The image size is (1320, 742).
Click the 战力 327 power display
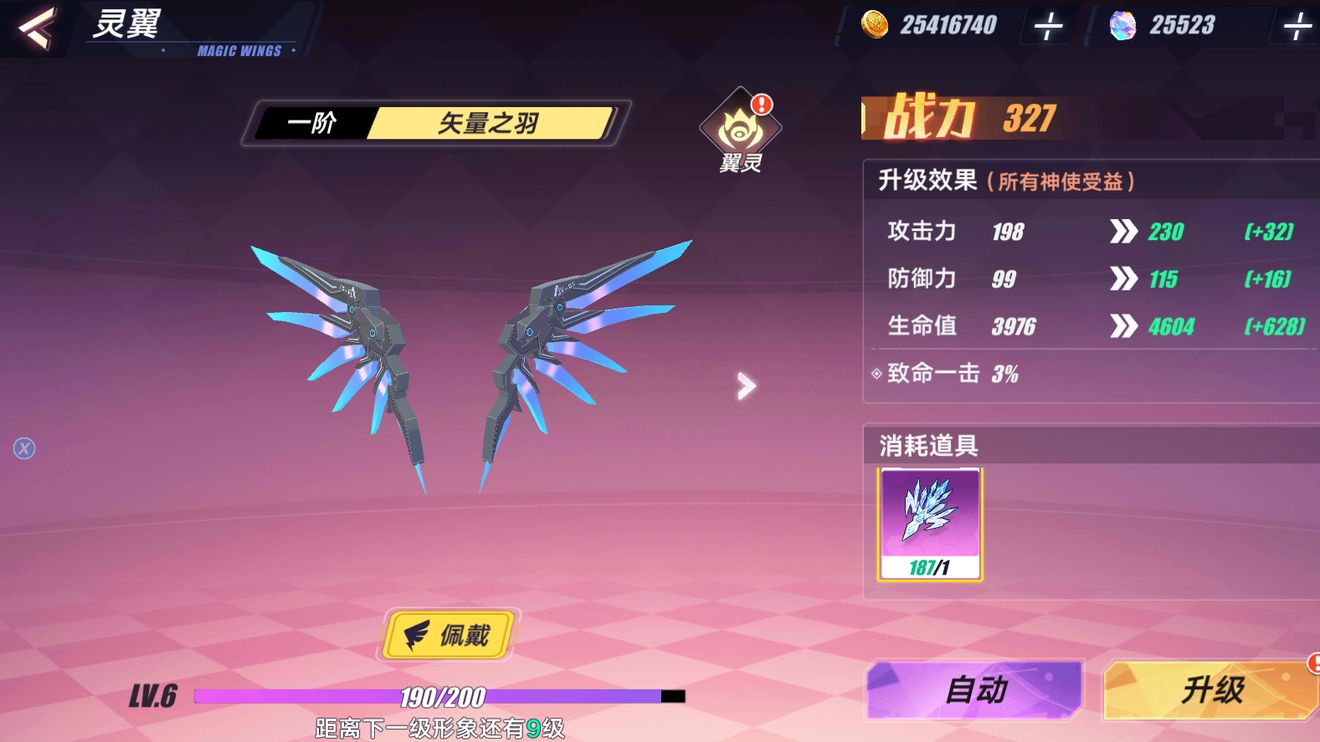coord(960,118)
